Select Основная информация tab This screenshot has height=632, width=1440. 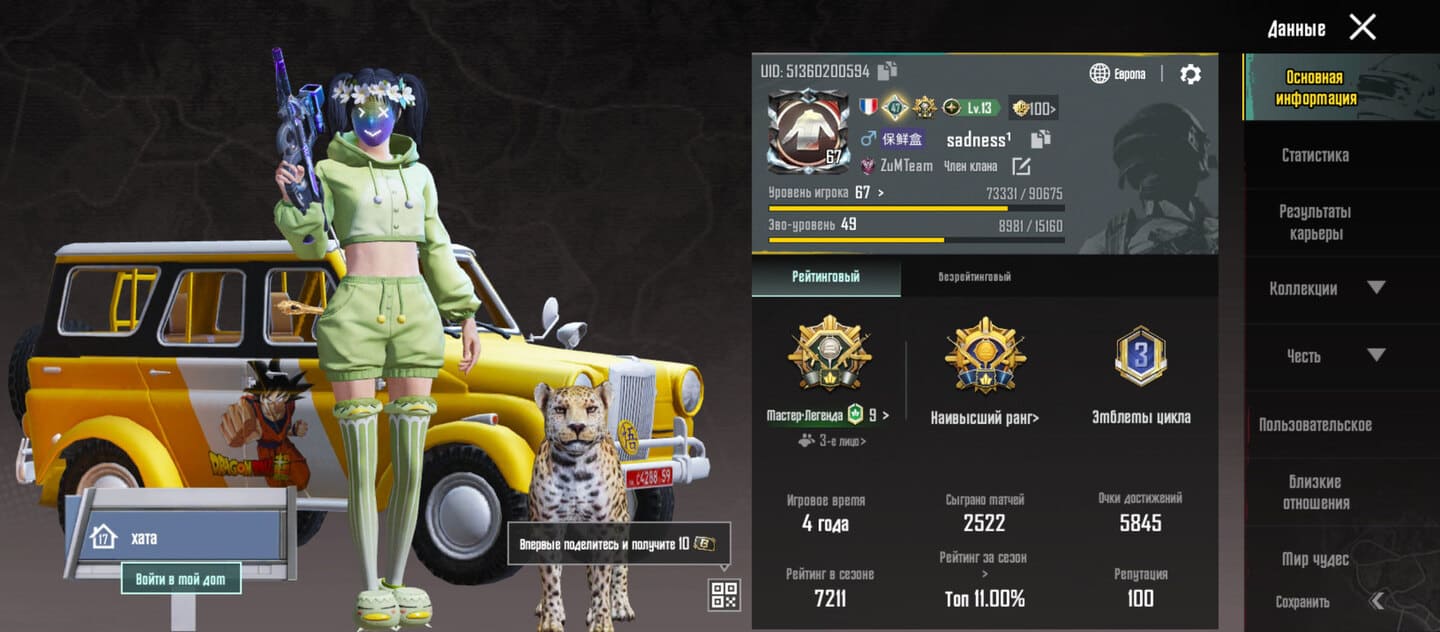pyautogui.click(x=1315, y=88)
